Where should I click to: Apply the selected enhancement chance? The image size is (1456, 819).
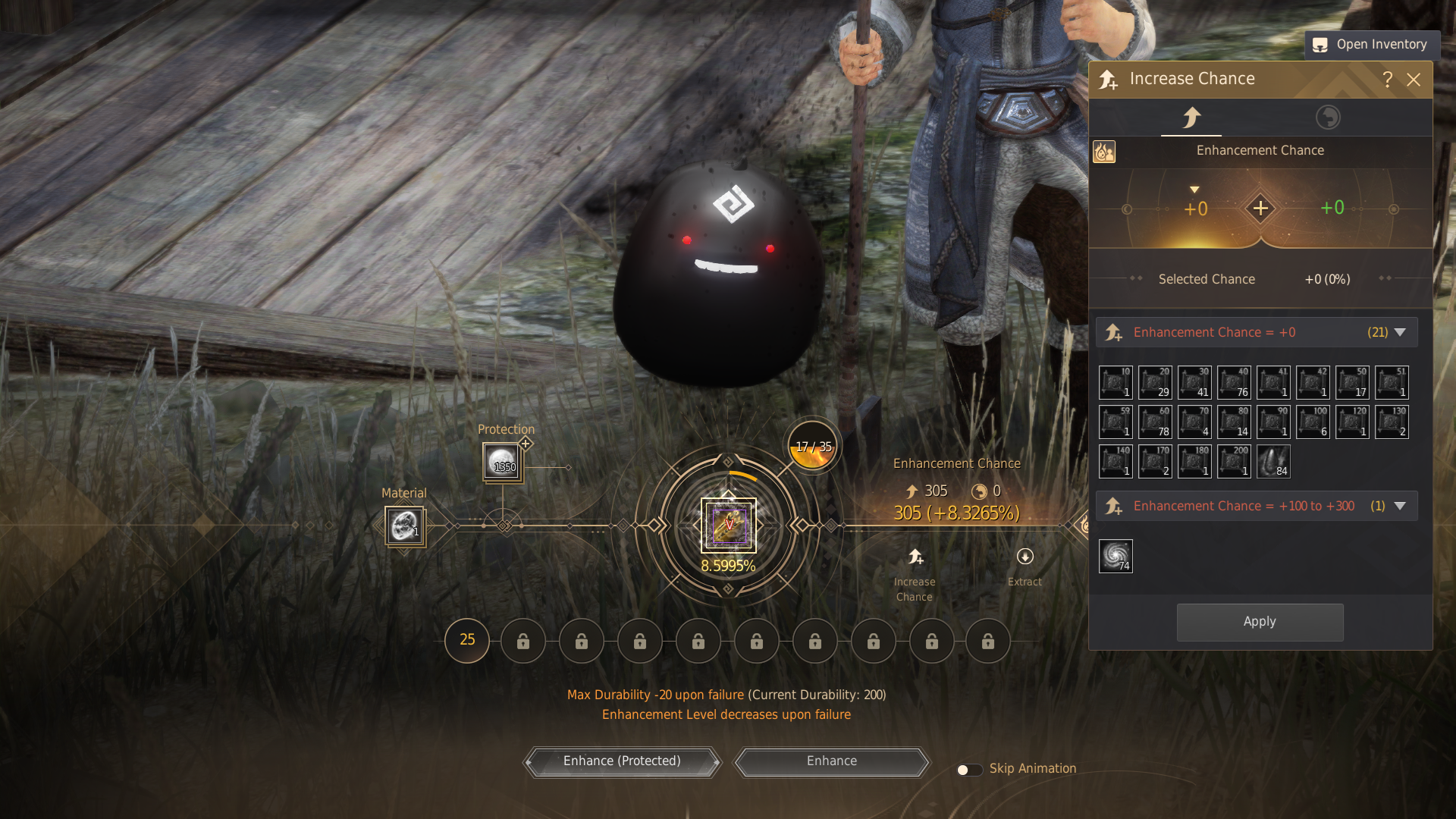pyautogui.click(x=1260, y=622)
